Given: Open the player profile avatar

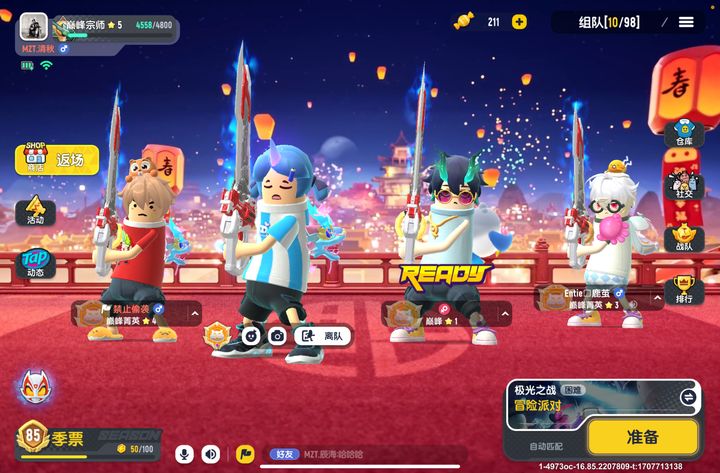Looking at the screenshot, I should [34, 26].
